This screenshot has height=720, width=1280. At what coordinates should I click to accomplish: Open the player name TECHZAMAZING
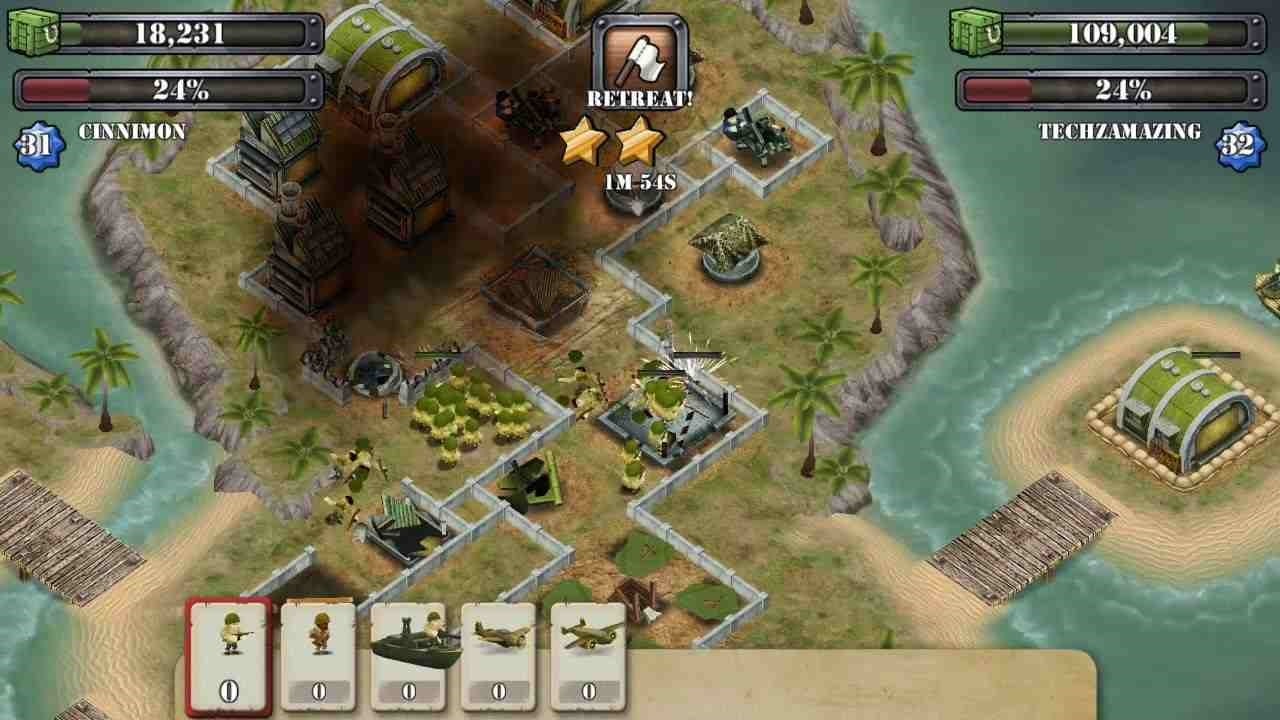coord(1121,131)
